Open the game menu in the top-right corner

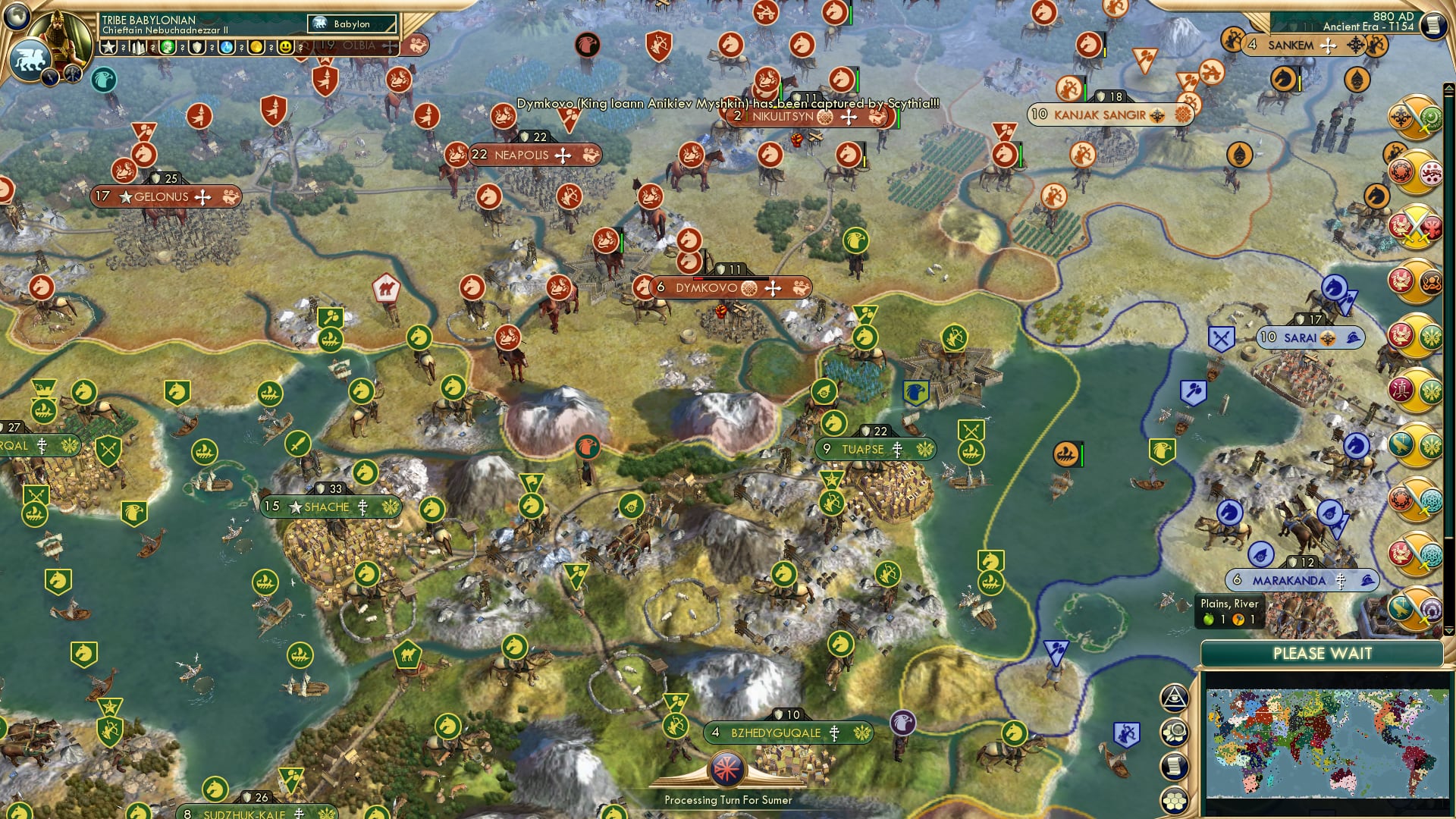coord(1434,24)
